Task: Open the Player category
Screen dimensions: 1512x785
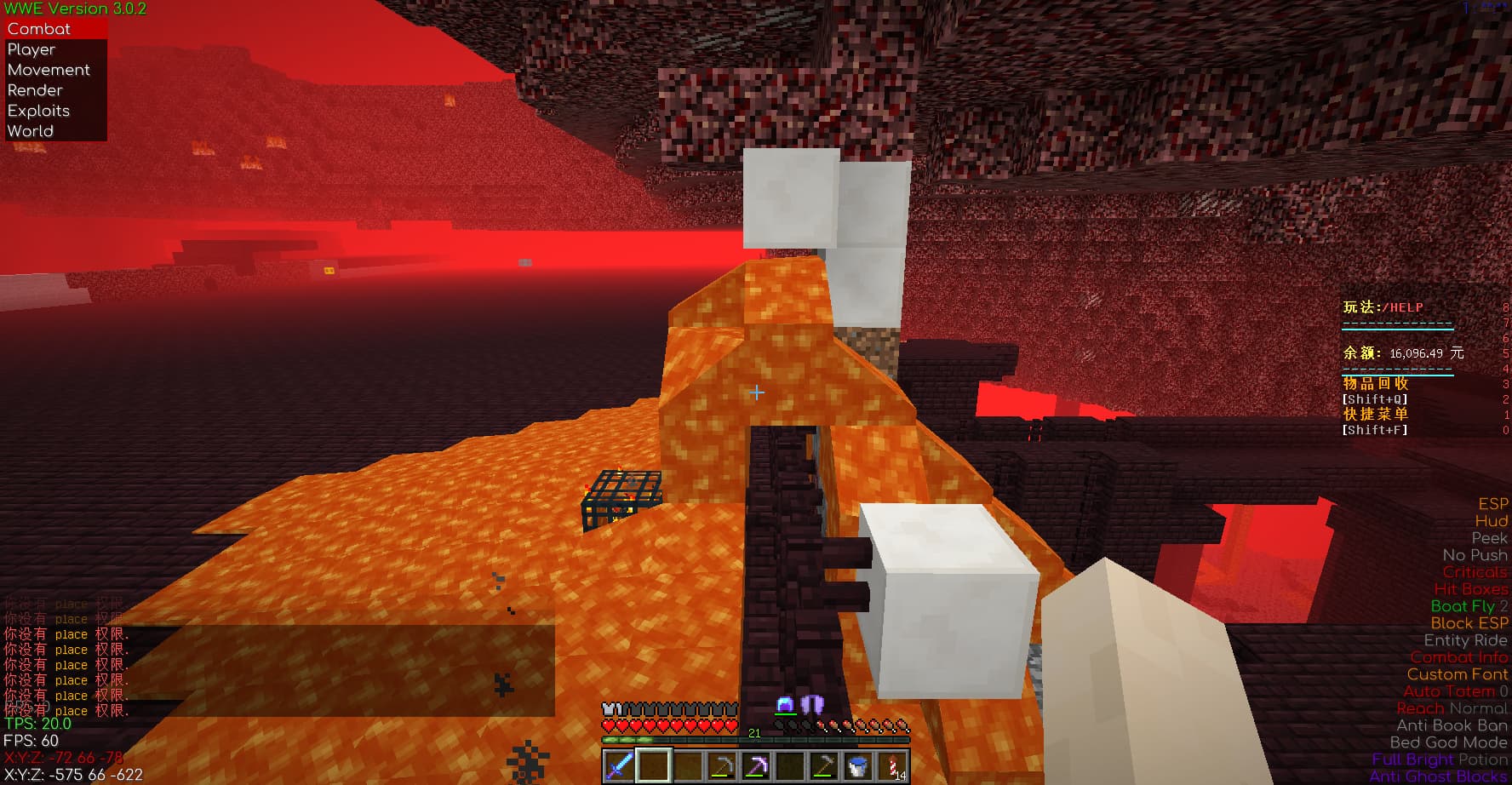Action: (x=31, y=49)
